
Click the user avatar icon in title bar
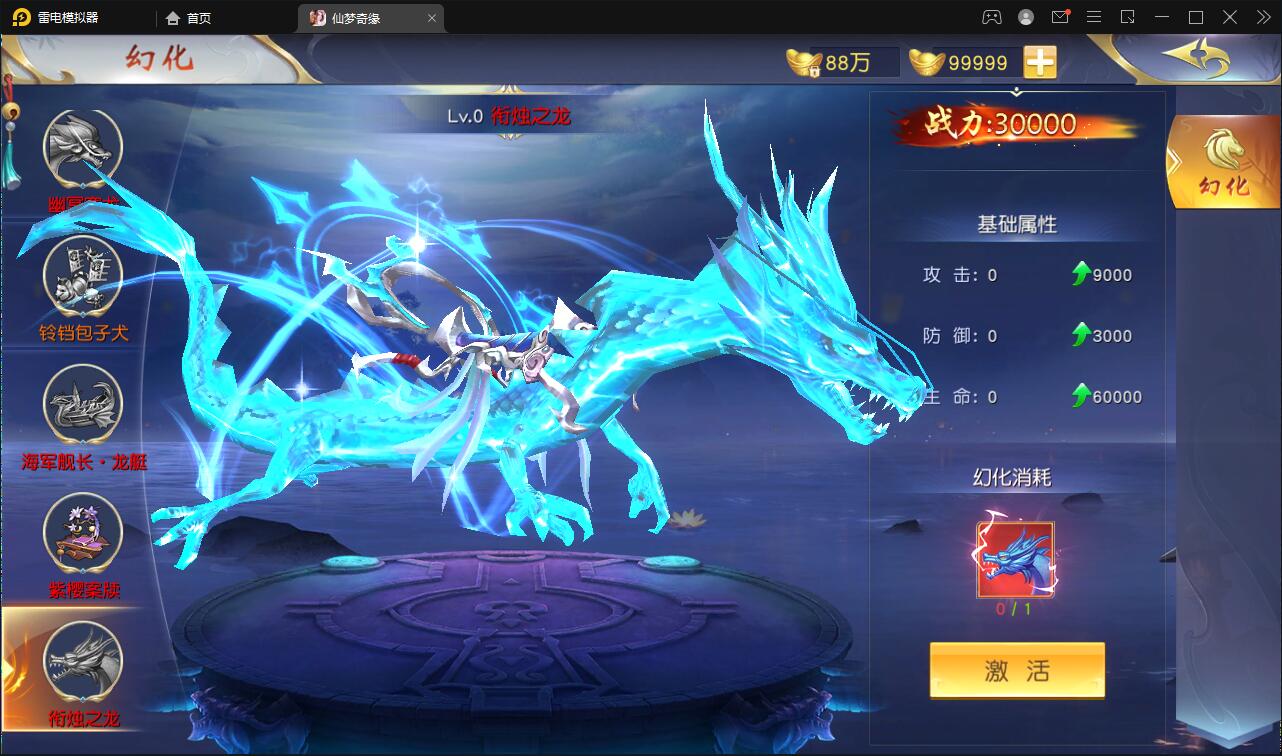point(1025,17)
